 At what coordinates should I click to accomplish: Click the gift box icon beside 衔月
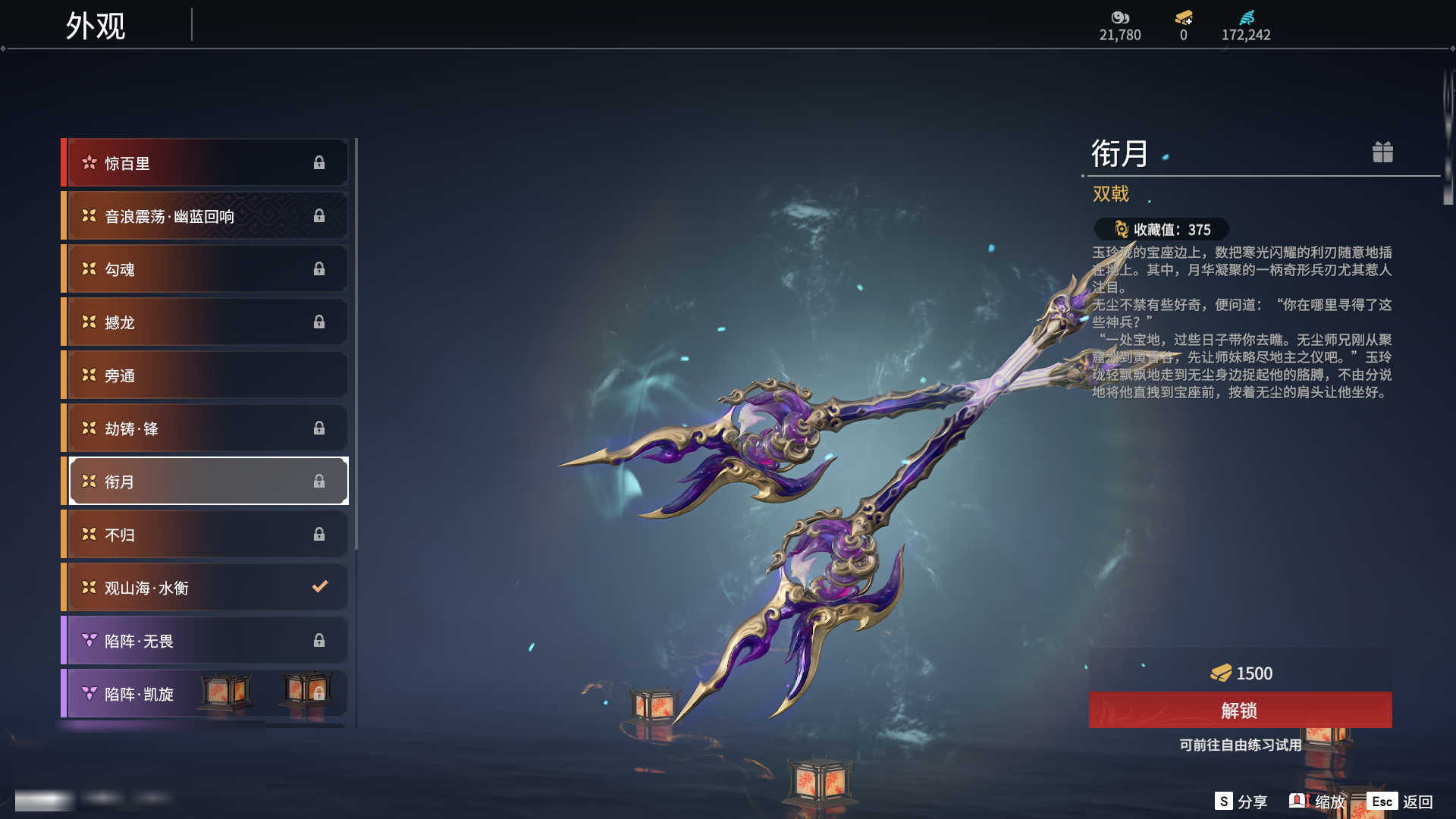click(x=1382, y=152)
